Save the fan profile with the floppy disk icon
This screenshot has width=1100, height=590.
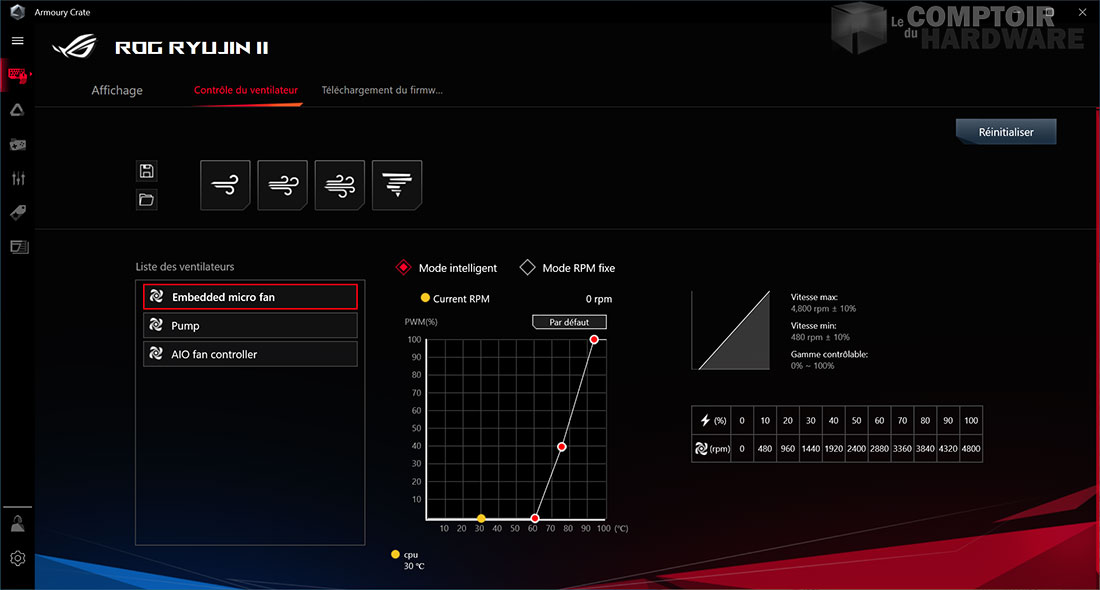(147, 171)
